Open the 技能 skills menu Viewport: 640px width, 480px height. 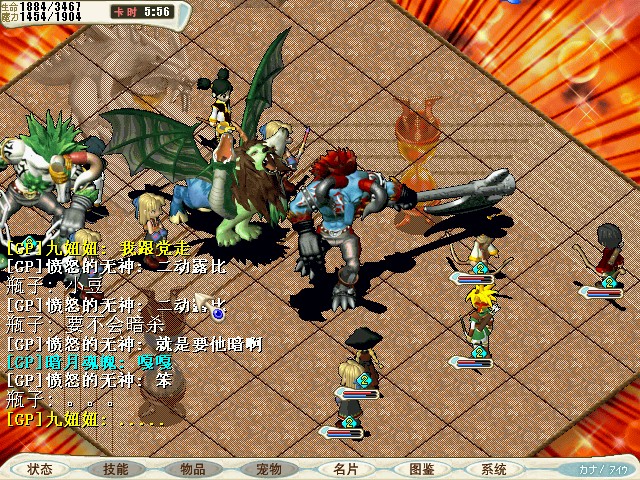tap(116, 469)
